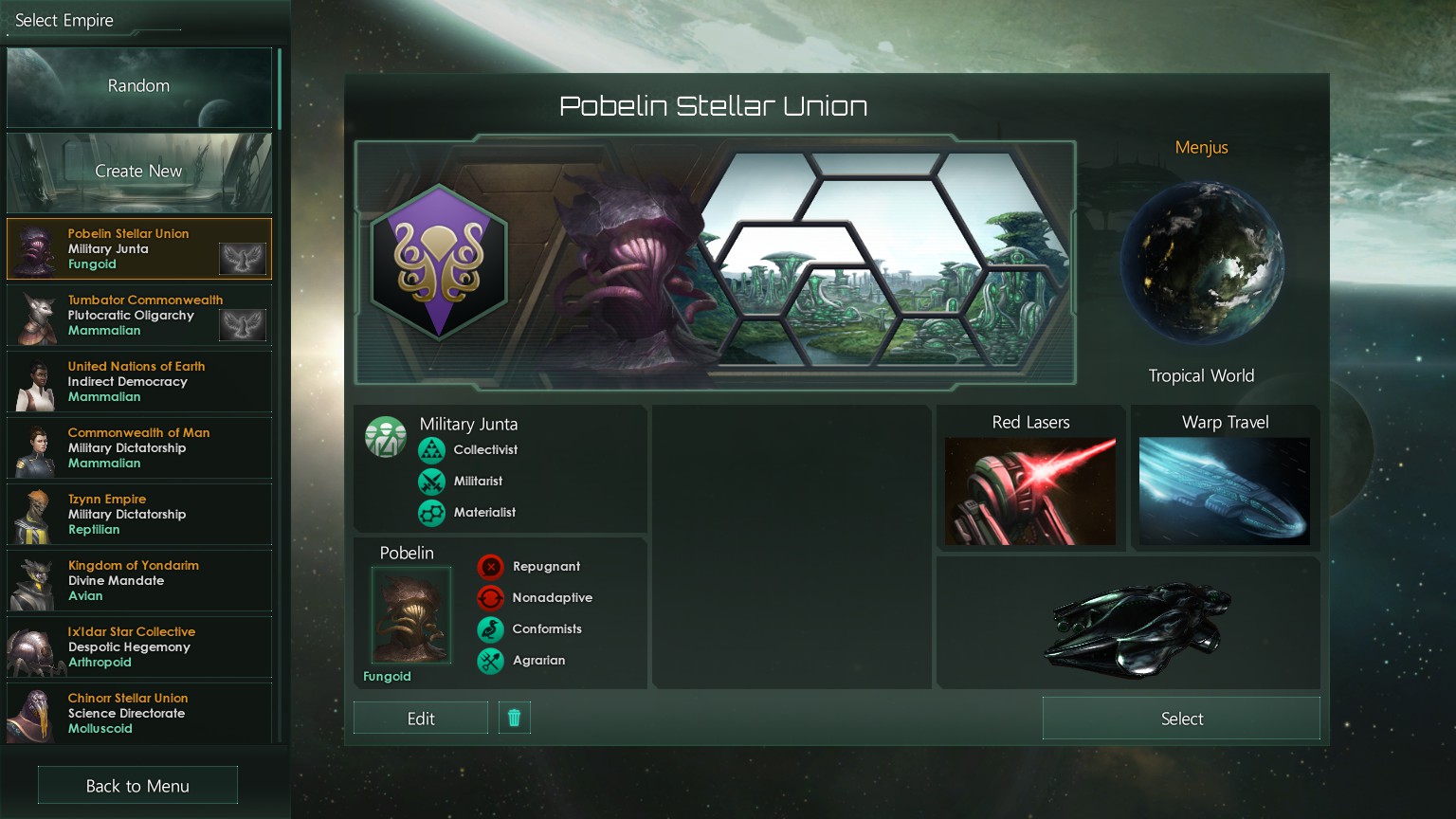Click the Pobelin species portrait

pos(410,616)
